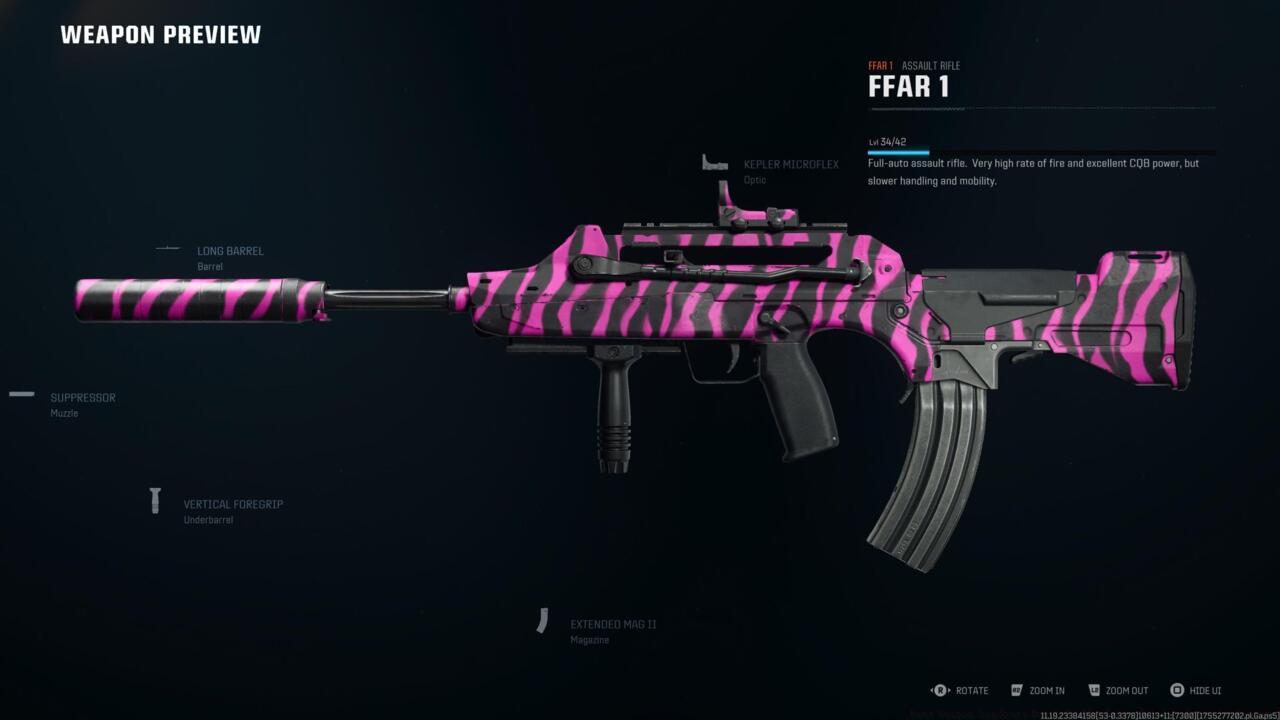
Task: Select the Vertical Foregrip underbarrel icon
Action: click(x=155, y=501)
